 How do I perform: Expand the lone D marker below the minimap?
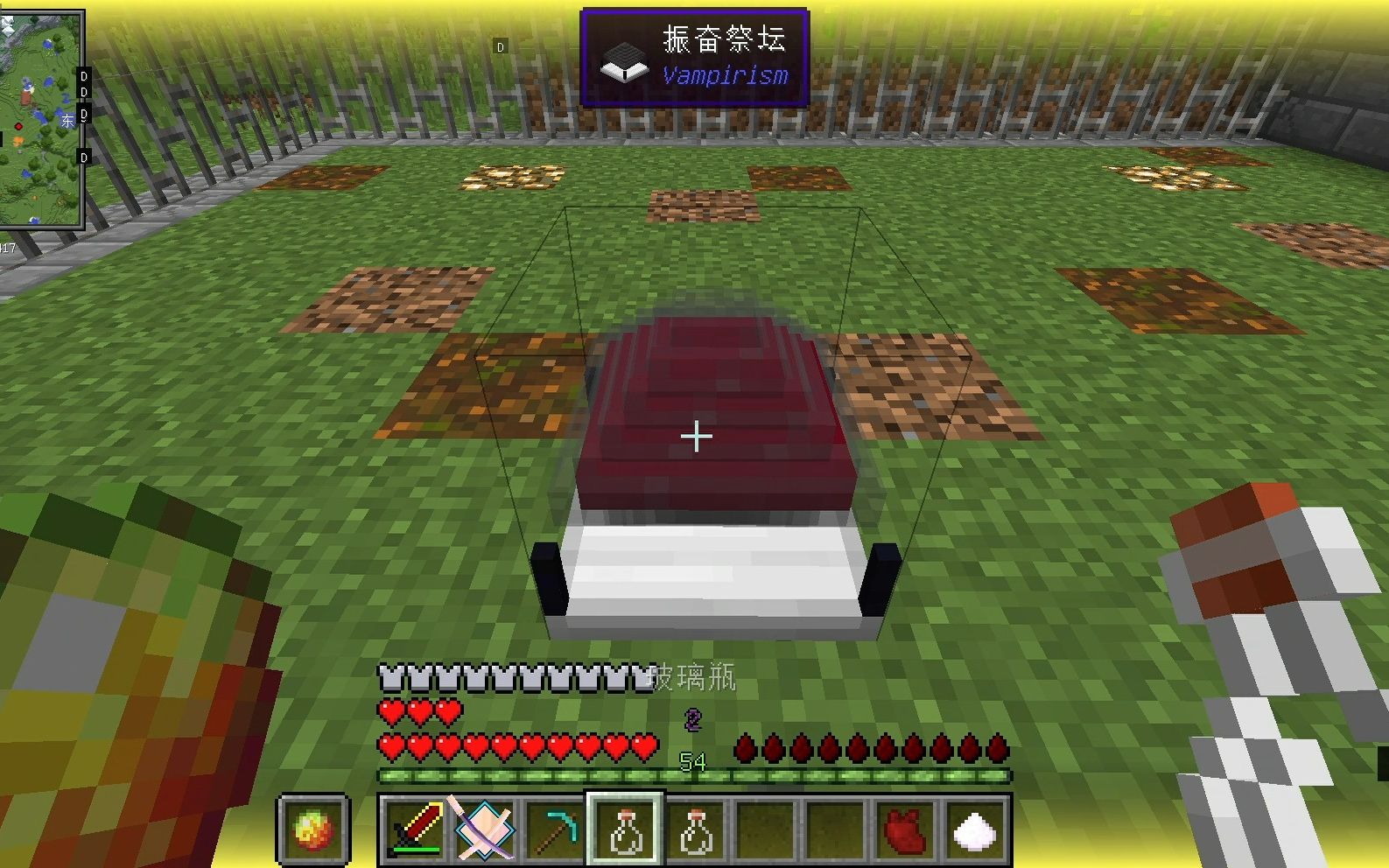83,156
